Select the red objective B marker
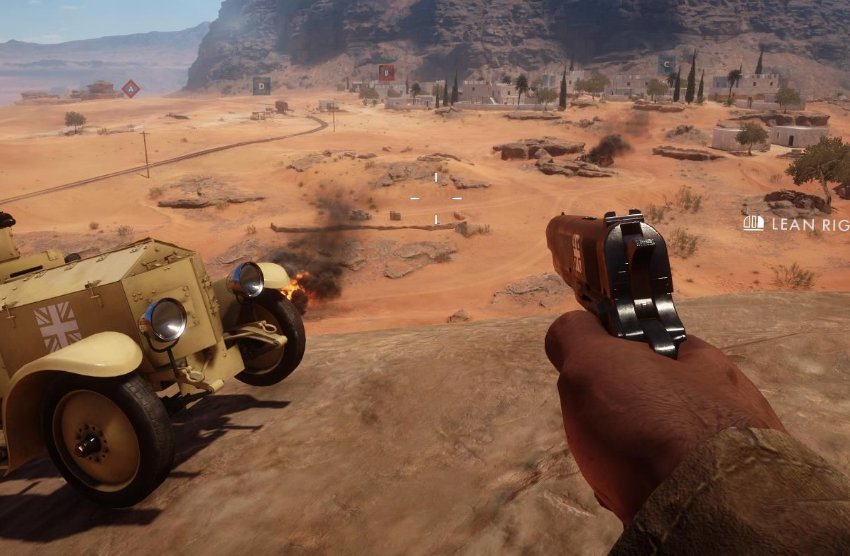The height and width of the screenshot is (556, 850). tap(386, 73)
